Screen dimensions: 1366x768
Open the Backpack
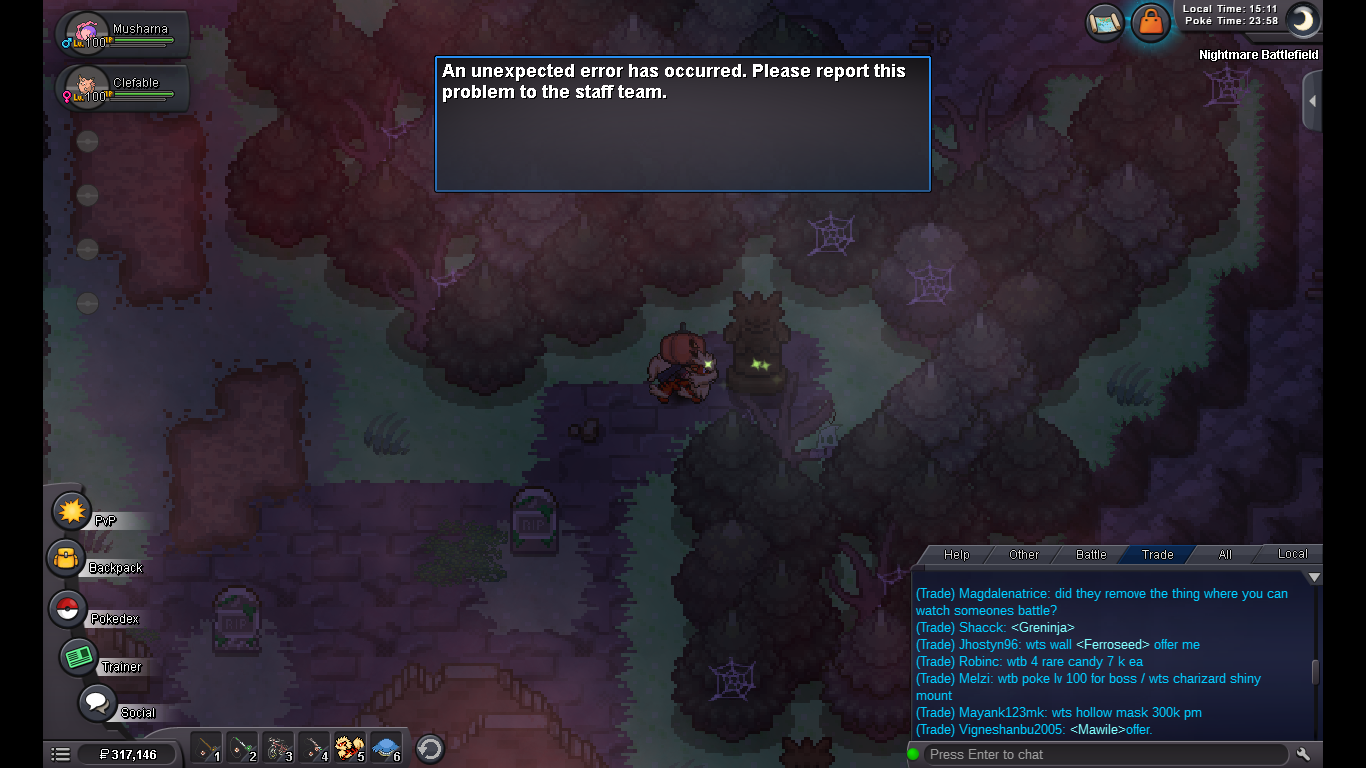click(x=67, y=559)
